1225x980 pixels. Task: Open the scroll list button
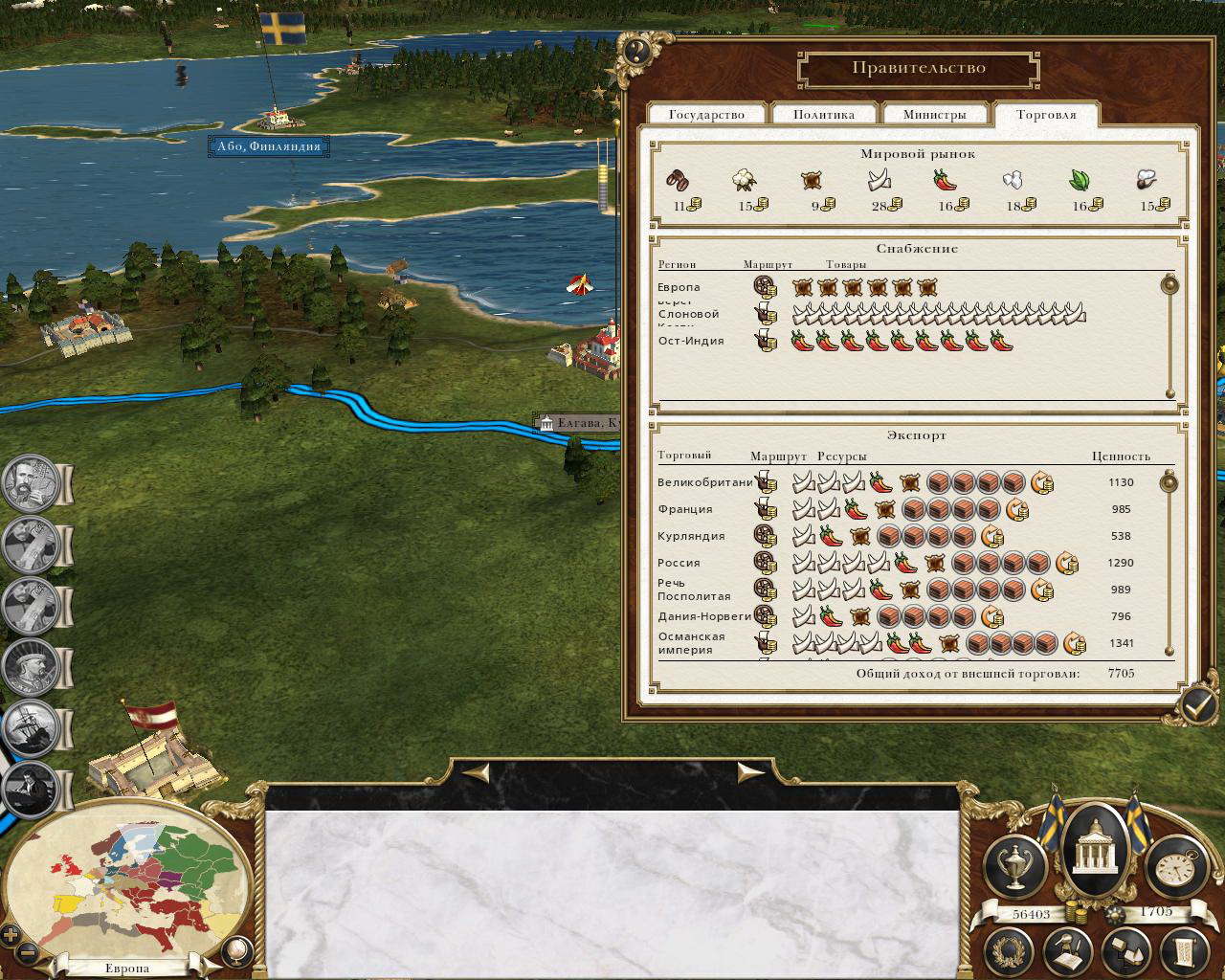pyautogui.click(x=1184, y=951)
